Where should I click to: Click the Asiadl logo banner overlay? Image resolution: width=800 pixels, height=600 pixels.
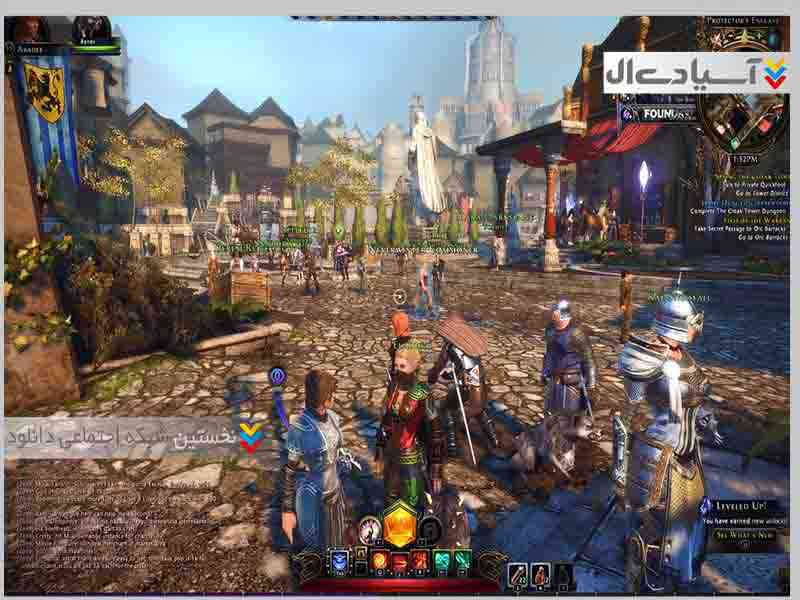(695, 73)
